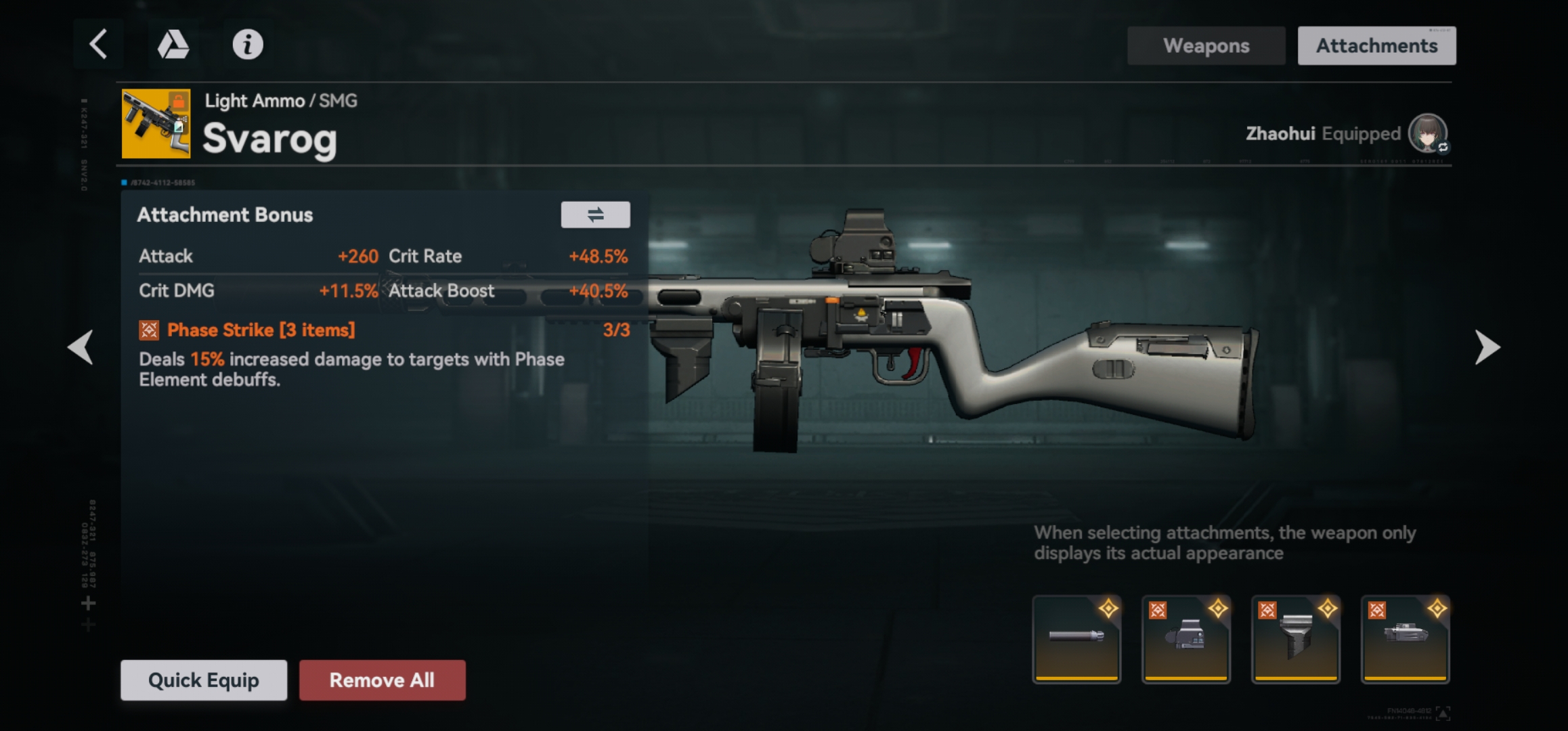Viewport: 1568px width, 731px height.
Task: Toggle weapon preview fullscreen corner icon
Action: (x=1443, y=713)
